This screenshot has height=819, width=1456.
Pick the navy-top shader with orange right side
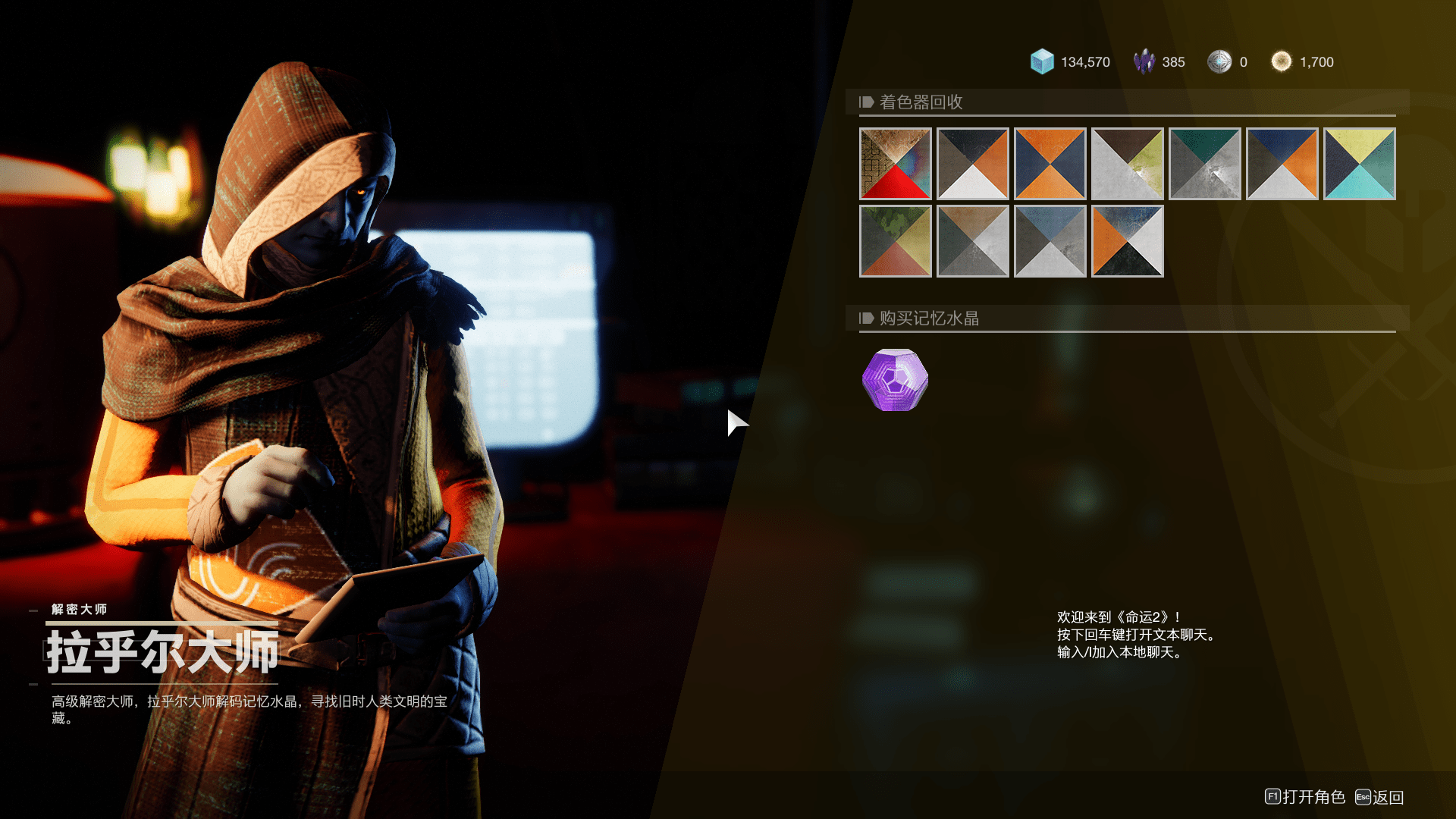pos(1282,164)
